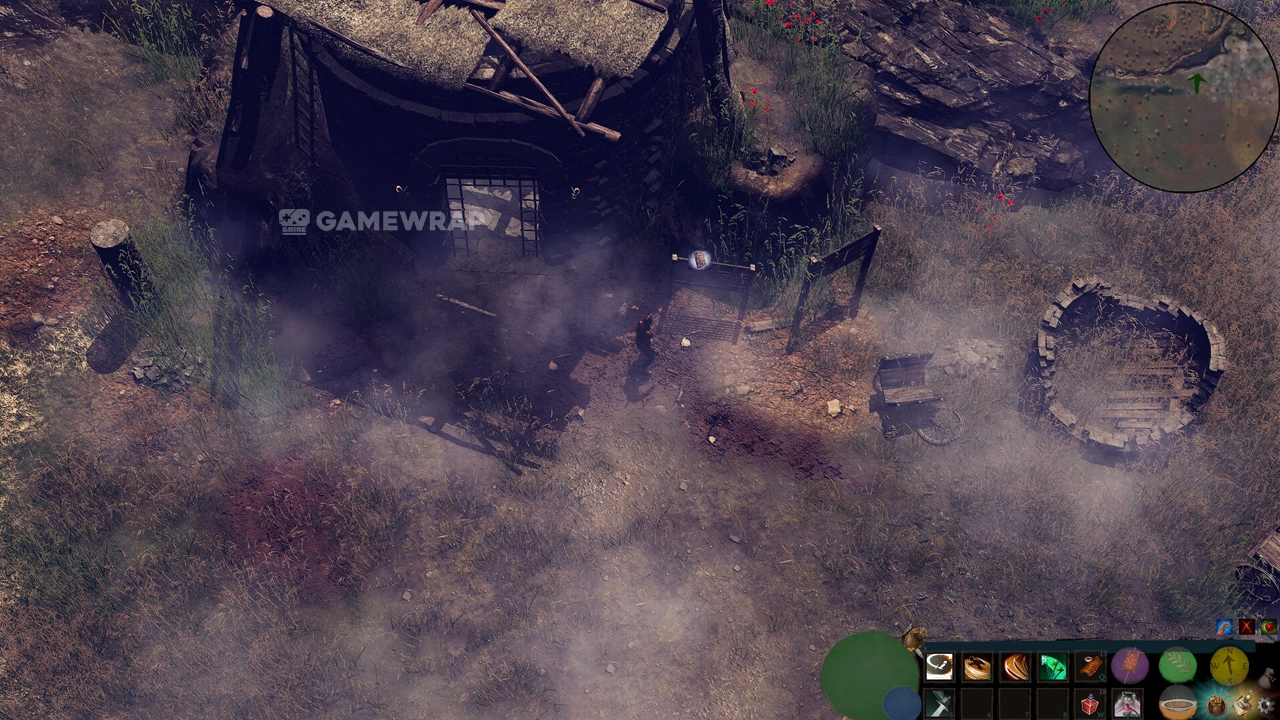The height and width of the screenshot is (720, 1280).
Task: Trigger the green glowing skill icon
Action: [1052, 667]
